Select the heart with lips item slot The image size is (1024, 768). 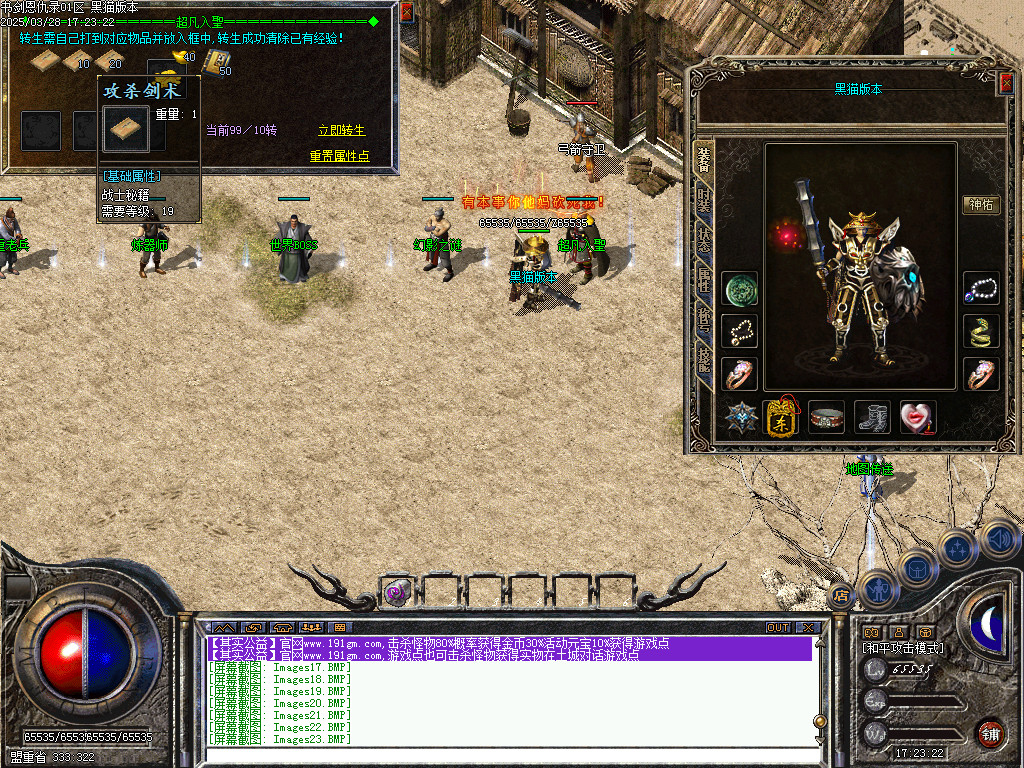pyautogui.click(x=917, y=418)
